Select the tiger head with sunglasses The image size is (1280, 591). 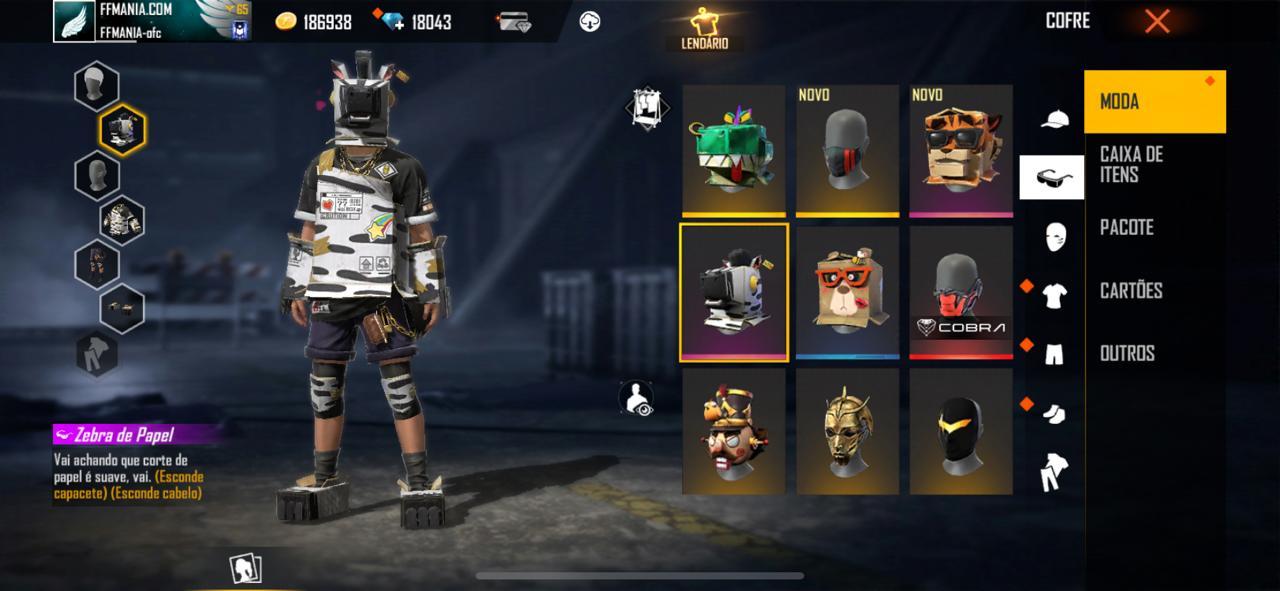coord(961,150)
